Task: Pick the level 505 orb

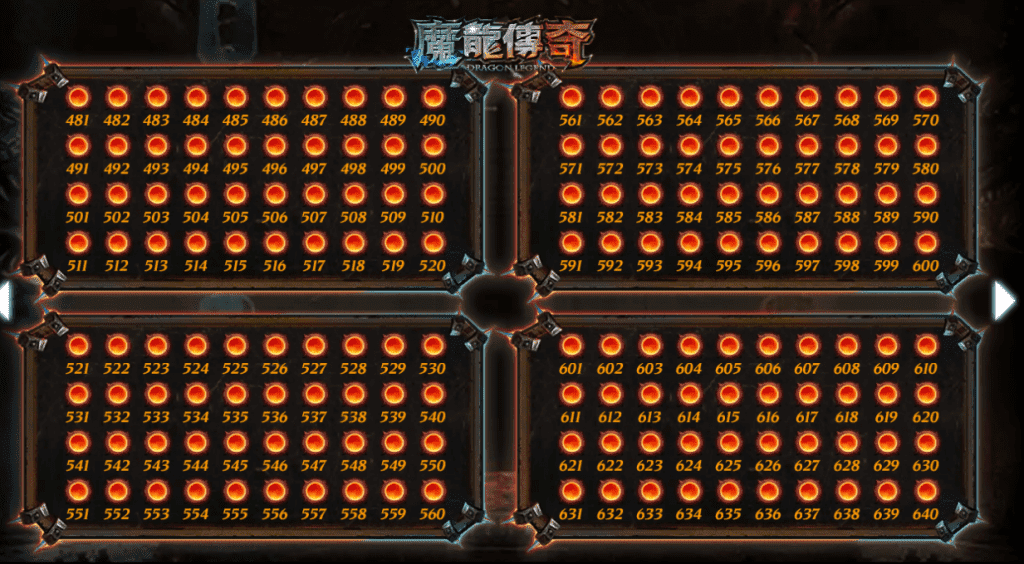Action: click(236, 195)
